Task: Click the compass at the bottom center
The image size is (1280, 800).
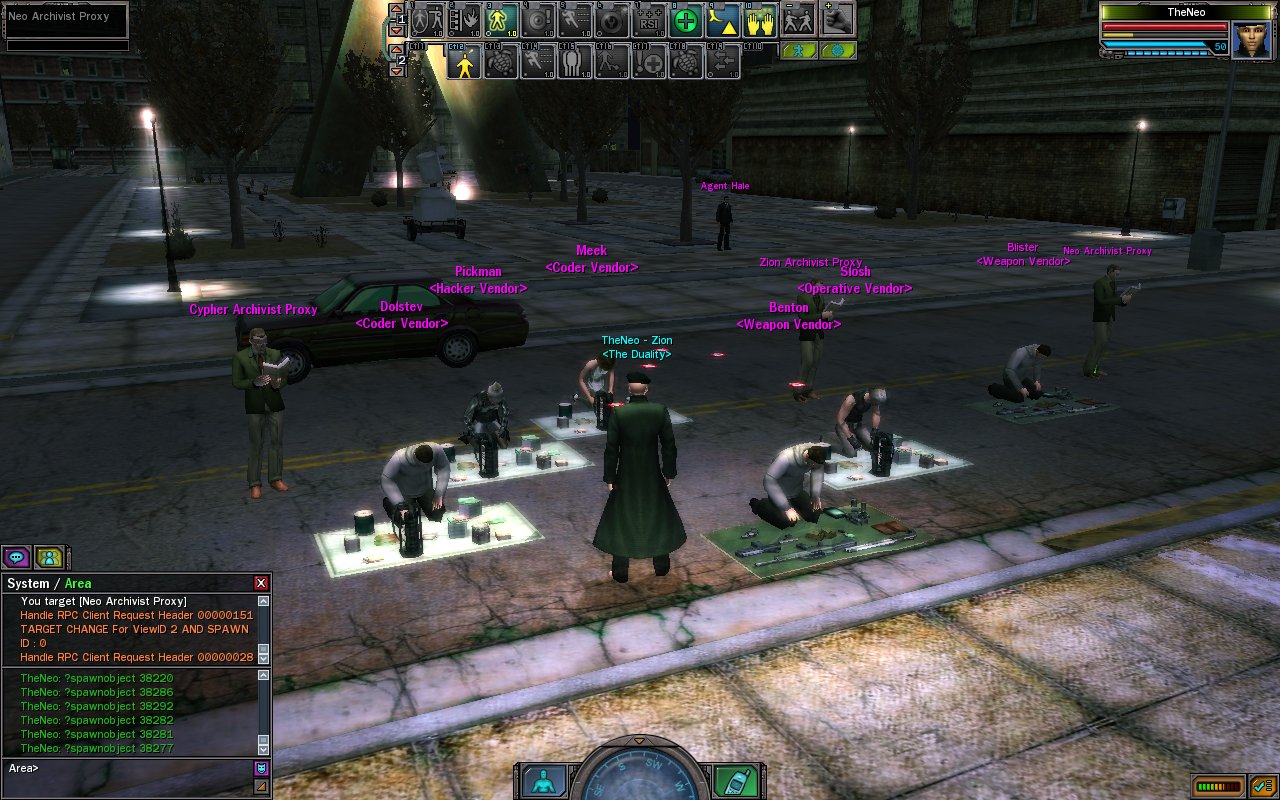Action: pos(640,775)
